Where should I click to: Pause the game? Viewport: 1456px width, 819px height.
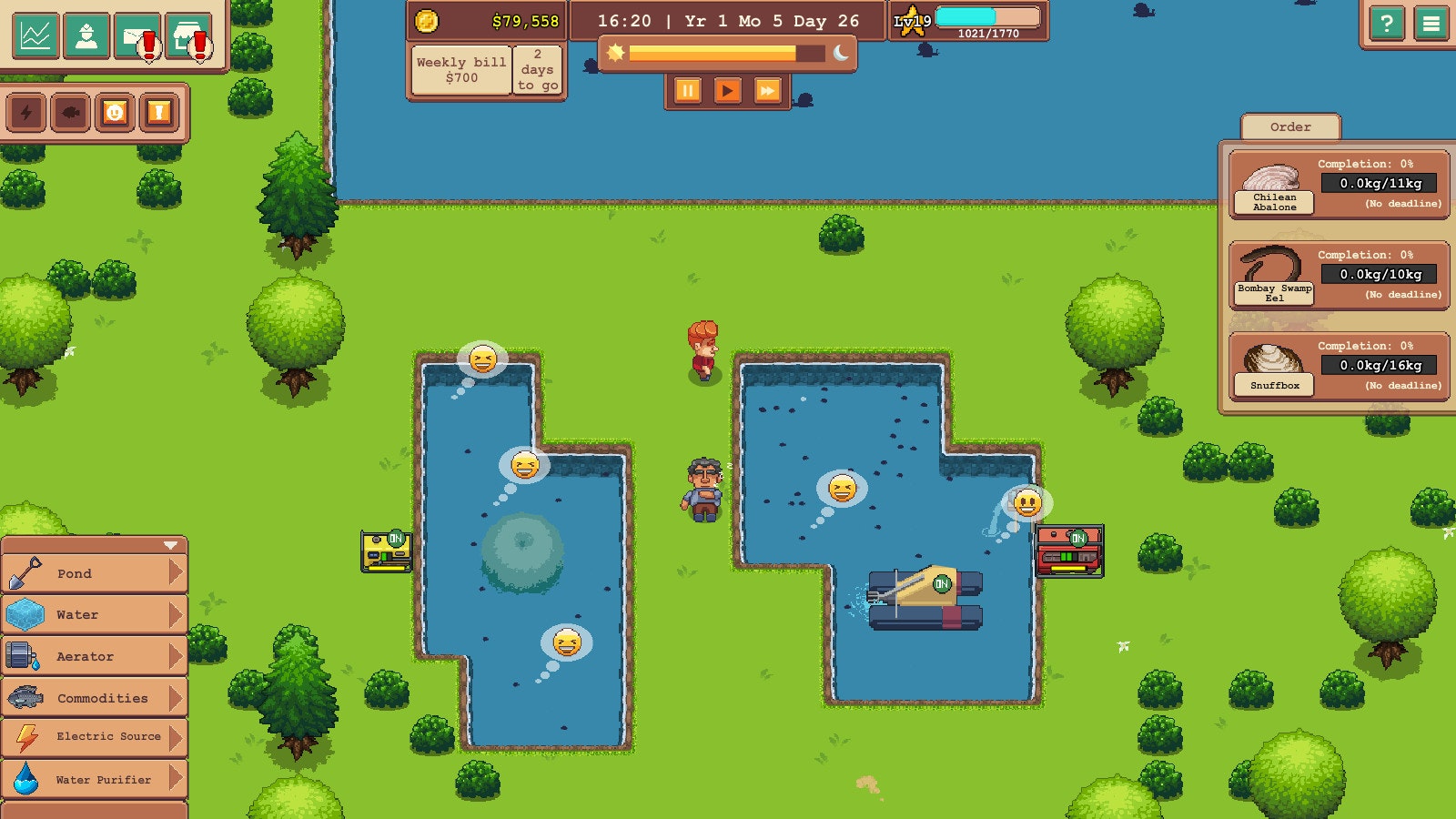688,91
